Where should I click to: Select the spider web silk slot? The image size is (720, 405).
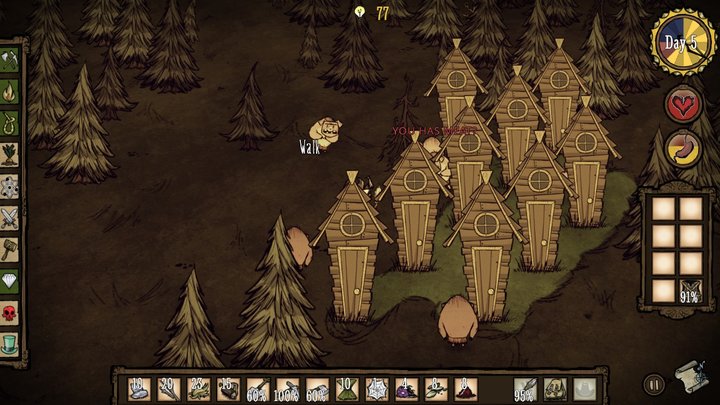coord(376,388)
